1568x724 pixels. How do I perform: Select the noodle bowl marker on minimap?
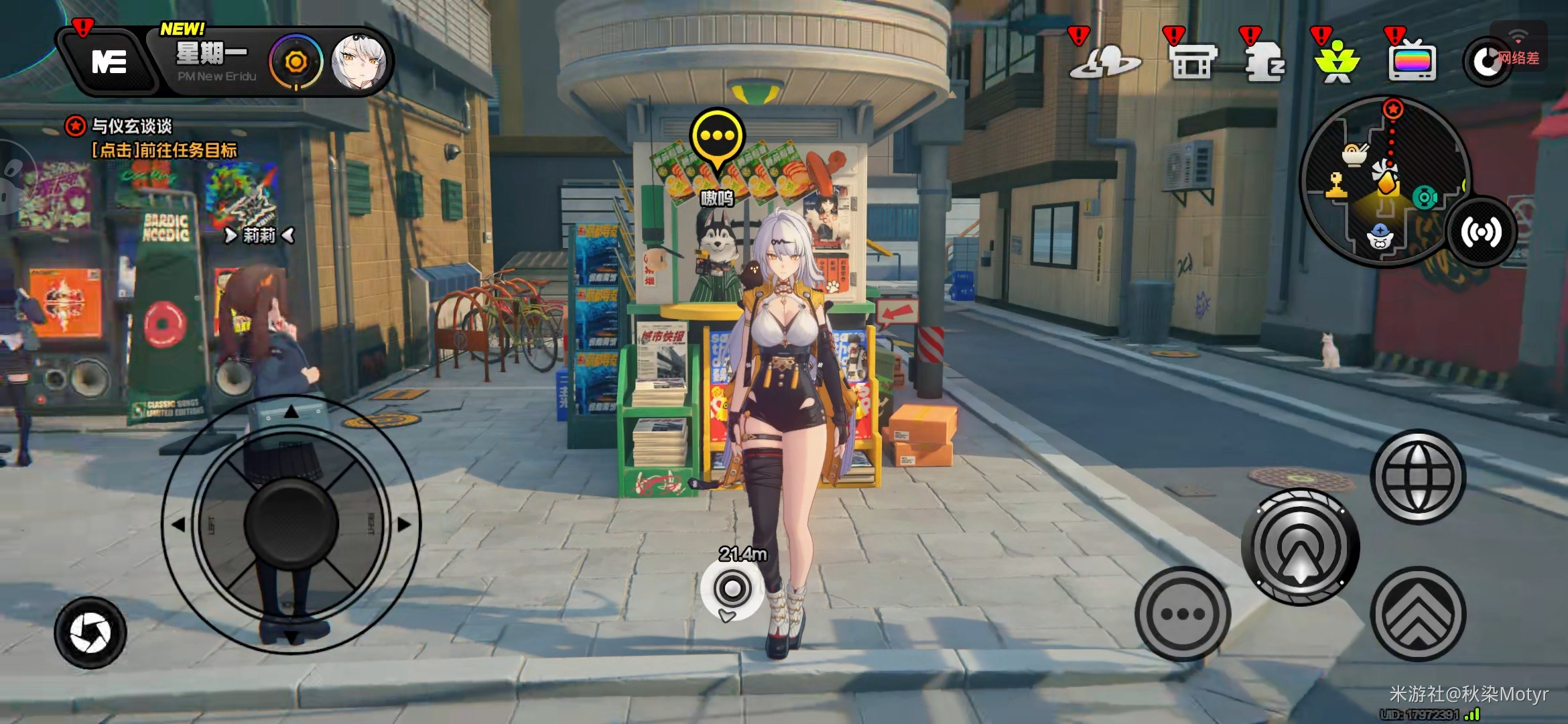[1354, 155]
